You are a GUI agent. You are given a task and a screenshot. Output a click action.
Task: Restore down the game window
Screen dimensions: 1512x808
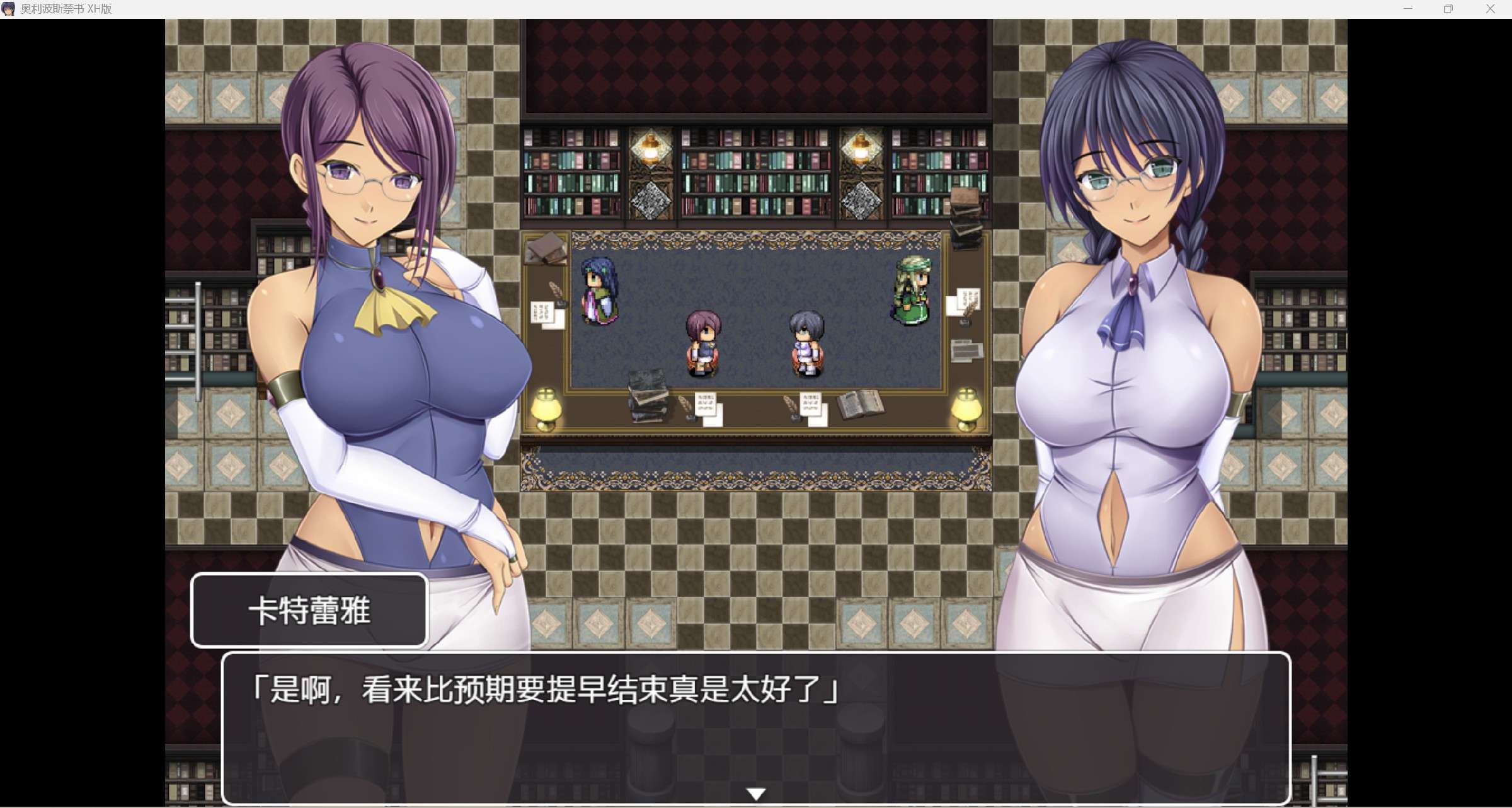pos(1448,9)
